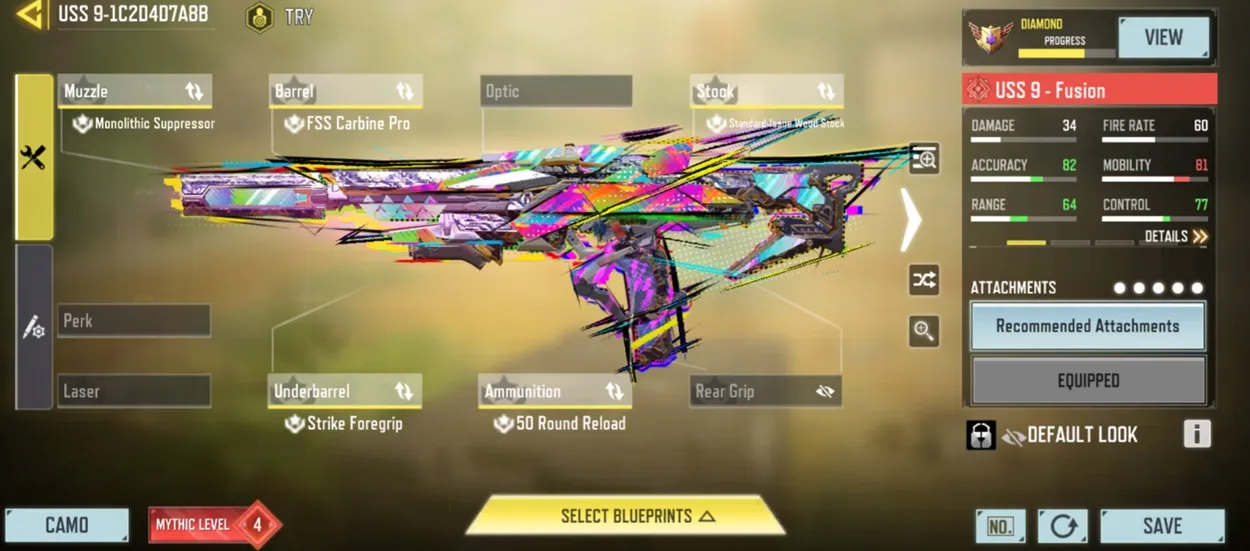Save the current gunsmith loadout
The height and width of the screenshot is (551, 1250).
1162,526
